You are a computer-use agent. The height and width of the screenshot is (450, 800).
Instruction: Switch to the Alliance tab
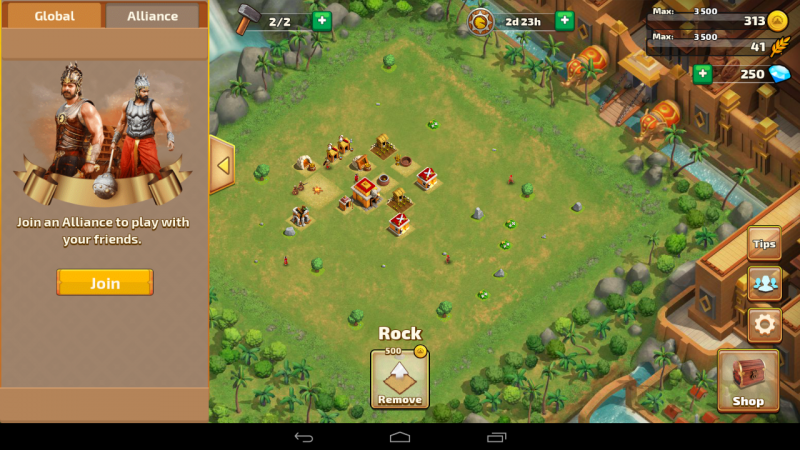(x=152, y=16)
